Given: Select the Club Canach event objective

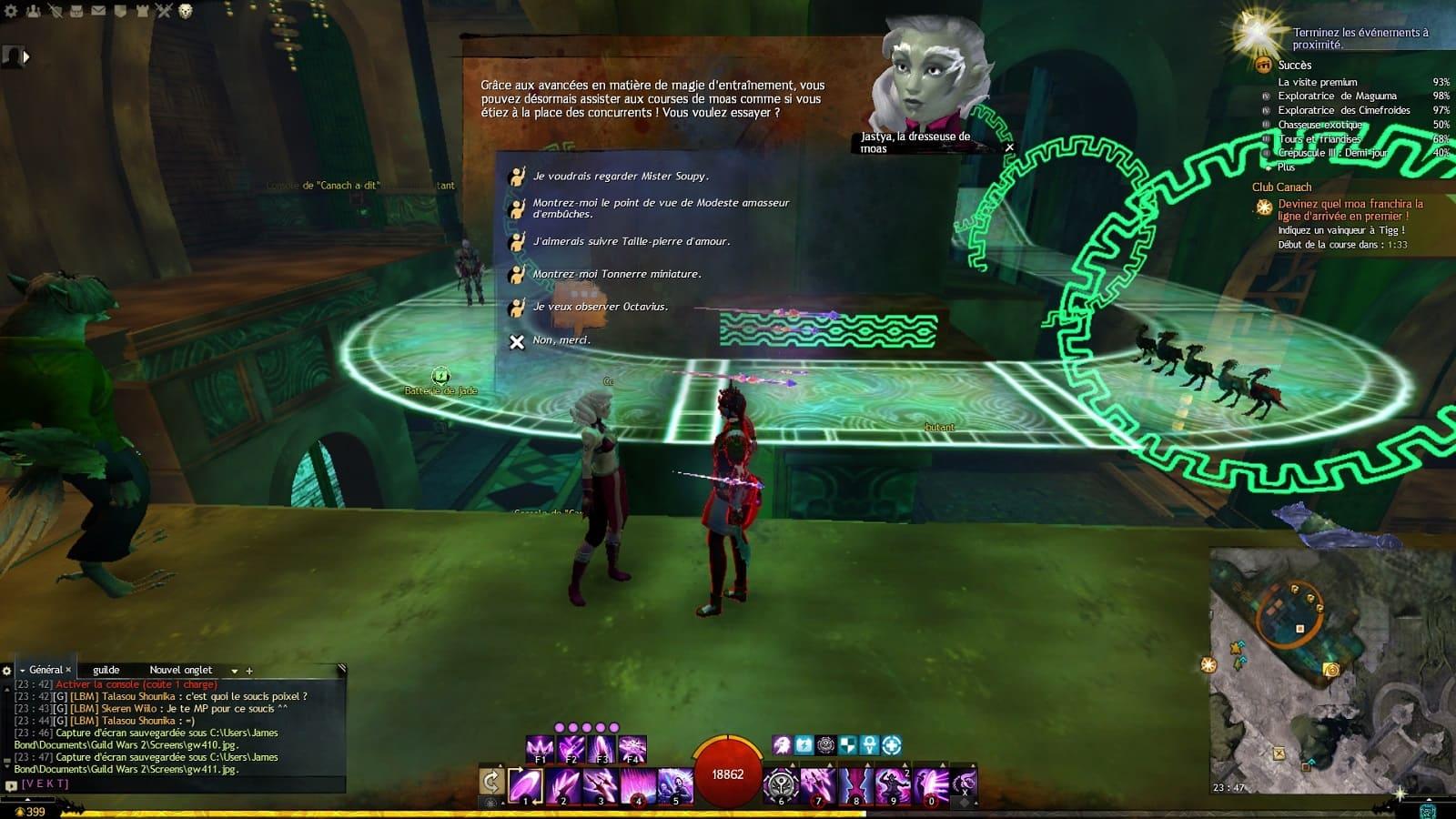Looking at the screenshot, I should click(1281, 187).
